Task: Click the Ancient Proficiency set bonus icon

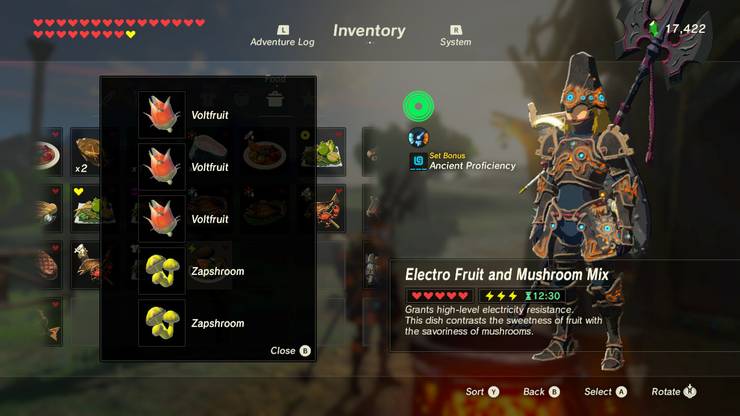Action: click(418, 161)
